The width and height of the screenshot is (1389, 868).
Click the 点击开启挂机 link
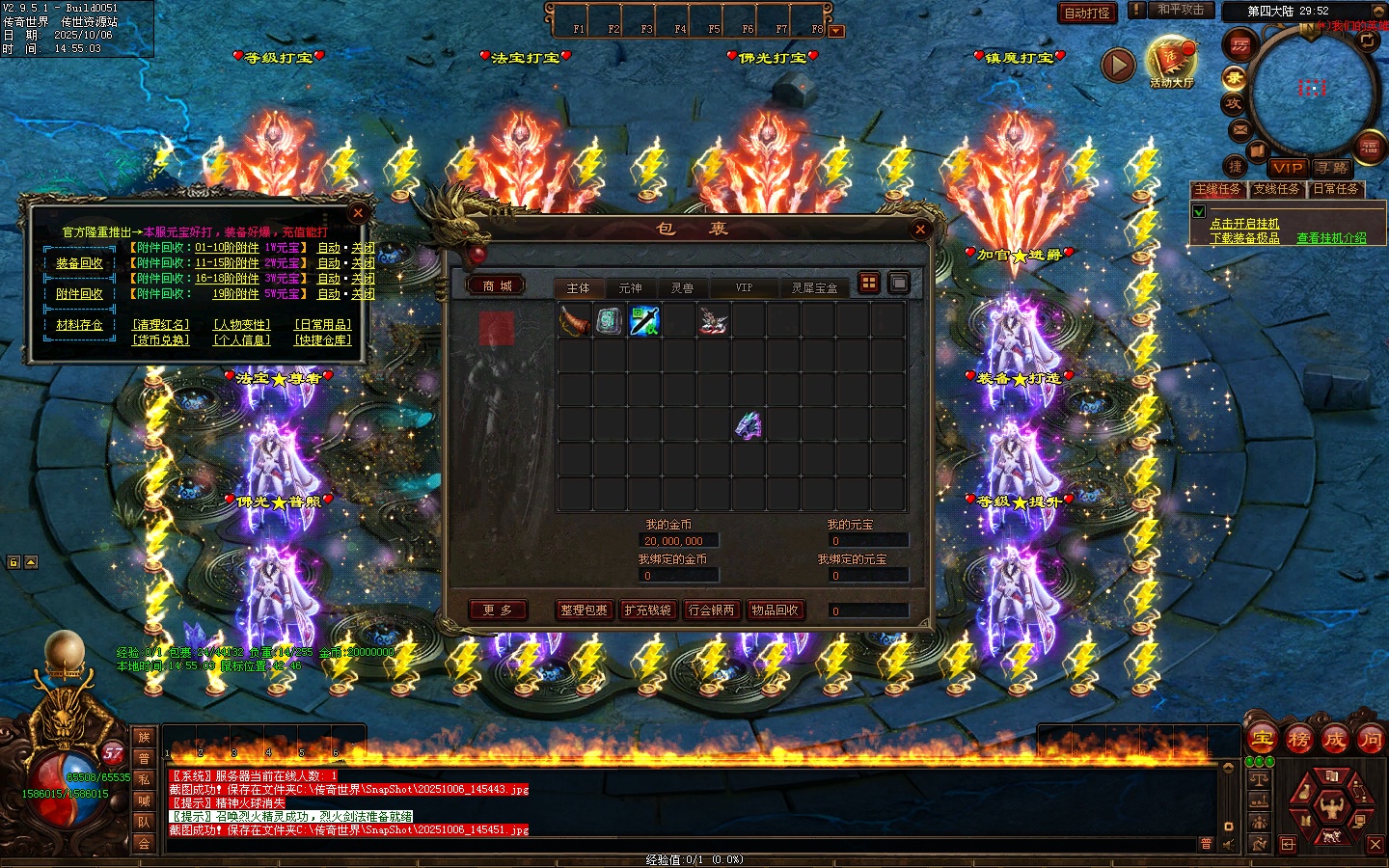click(x=1244, y=224)
